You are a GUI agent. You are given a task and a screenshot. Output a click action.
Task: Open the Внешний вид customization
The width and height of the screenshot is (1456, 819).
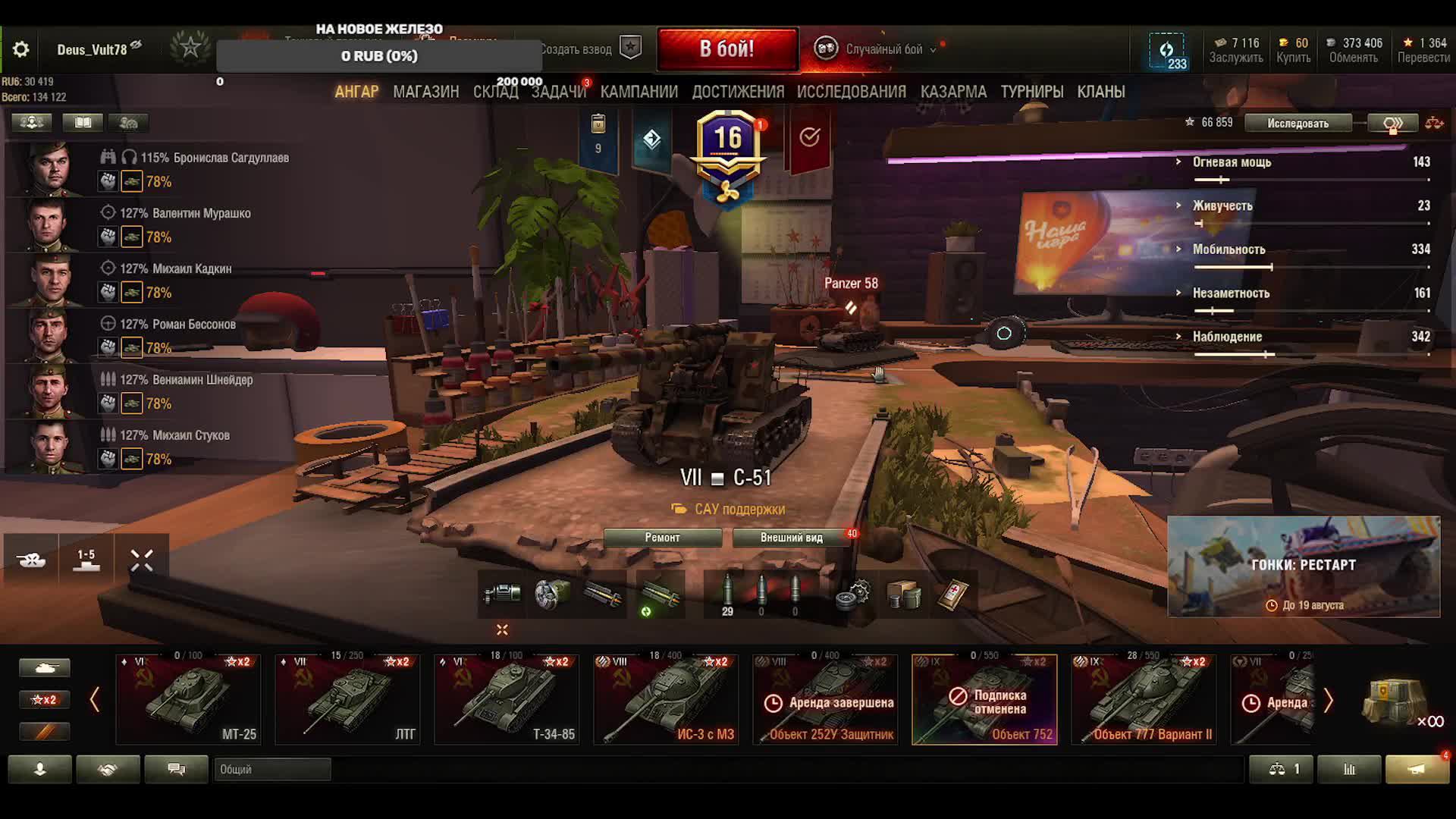tap(791, 538)
